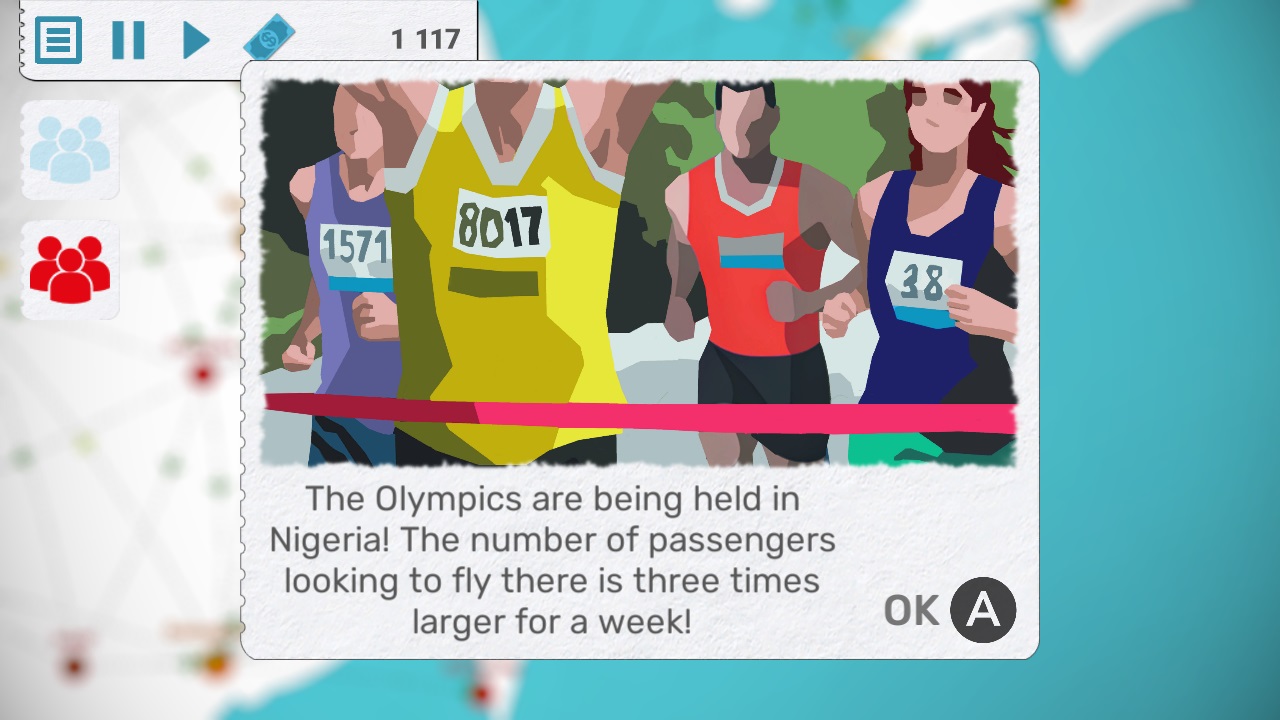
Task: Open the in-game menu with the list icon
Action: click(x=60, y=42)
